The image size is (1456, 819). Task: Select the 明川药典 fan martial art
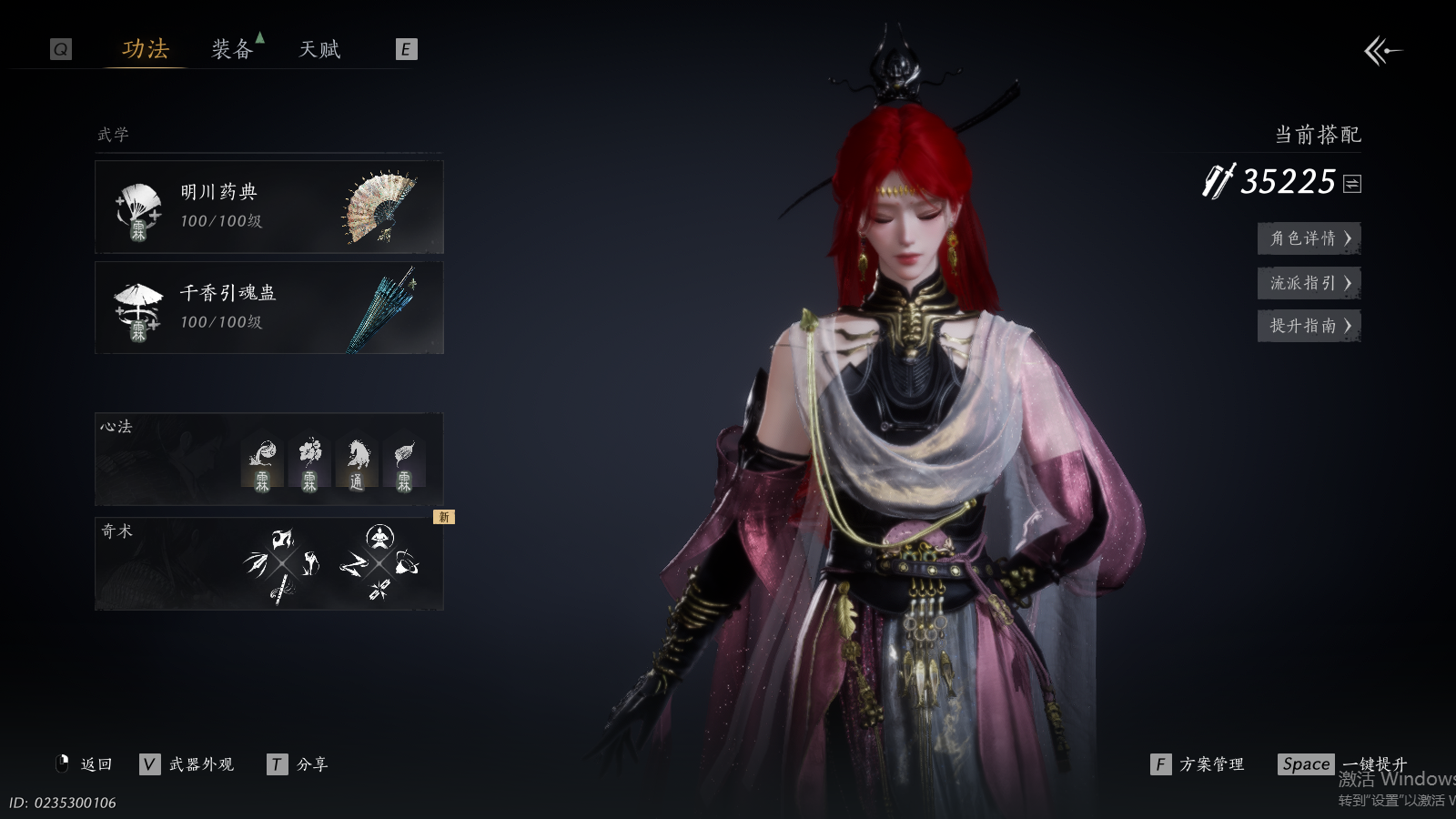click(x=268, y=207)
